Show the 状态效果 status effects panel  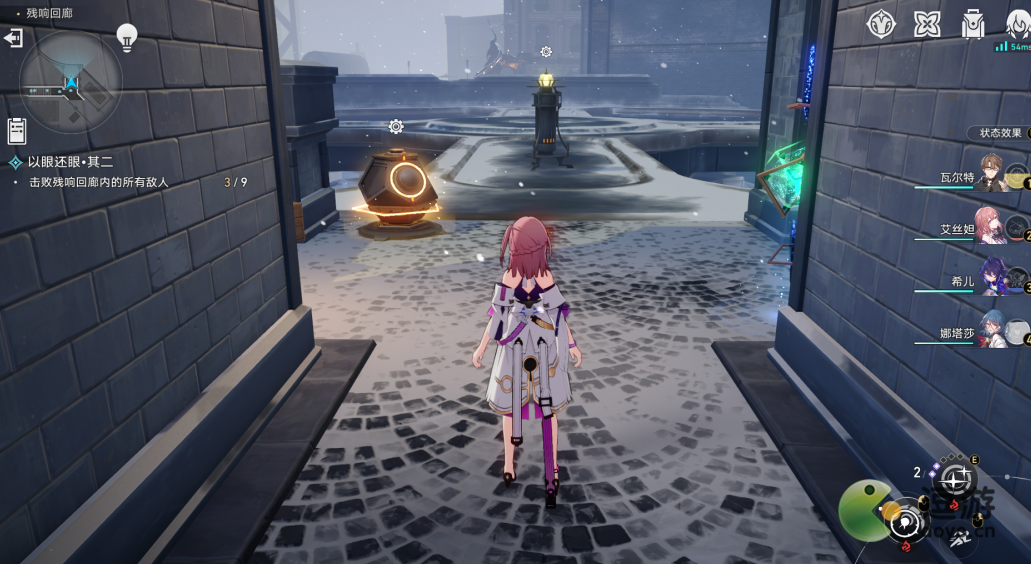coord(1000,133)
